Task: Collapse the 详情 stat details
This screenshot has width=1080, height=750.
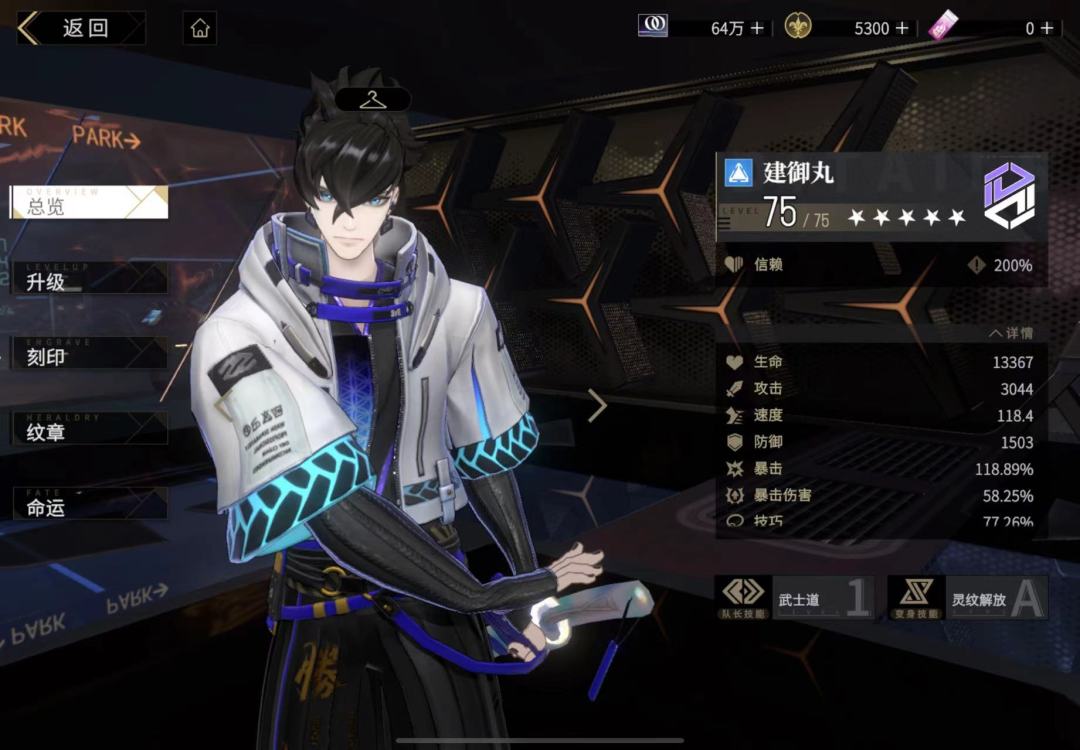Action: click(1010, 333)
